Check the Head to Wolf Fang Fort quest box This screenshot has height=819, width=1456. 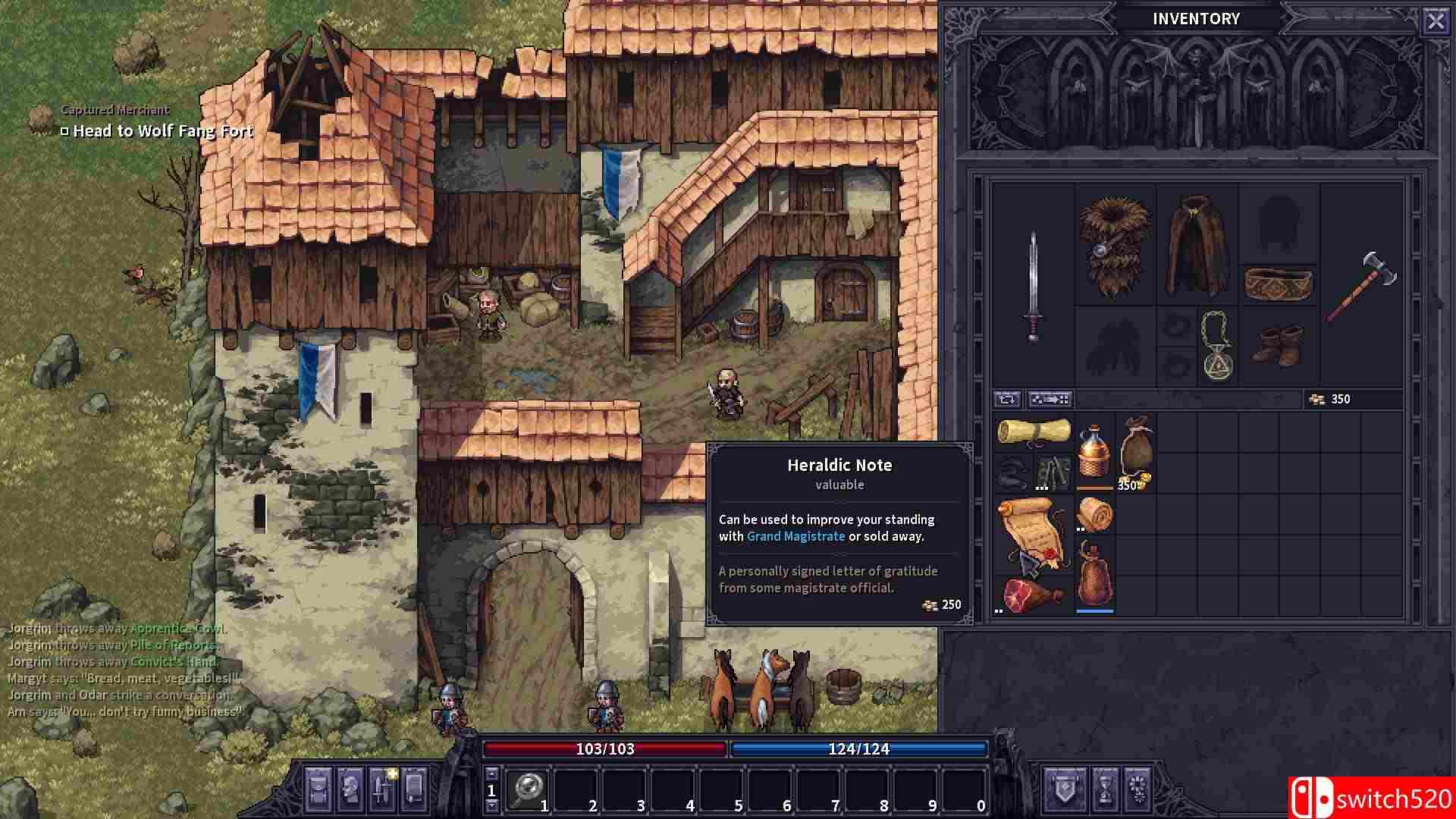[x=64, y=131]
